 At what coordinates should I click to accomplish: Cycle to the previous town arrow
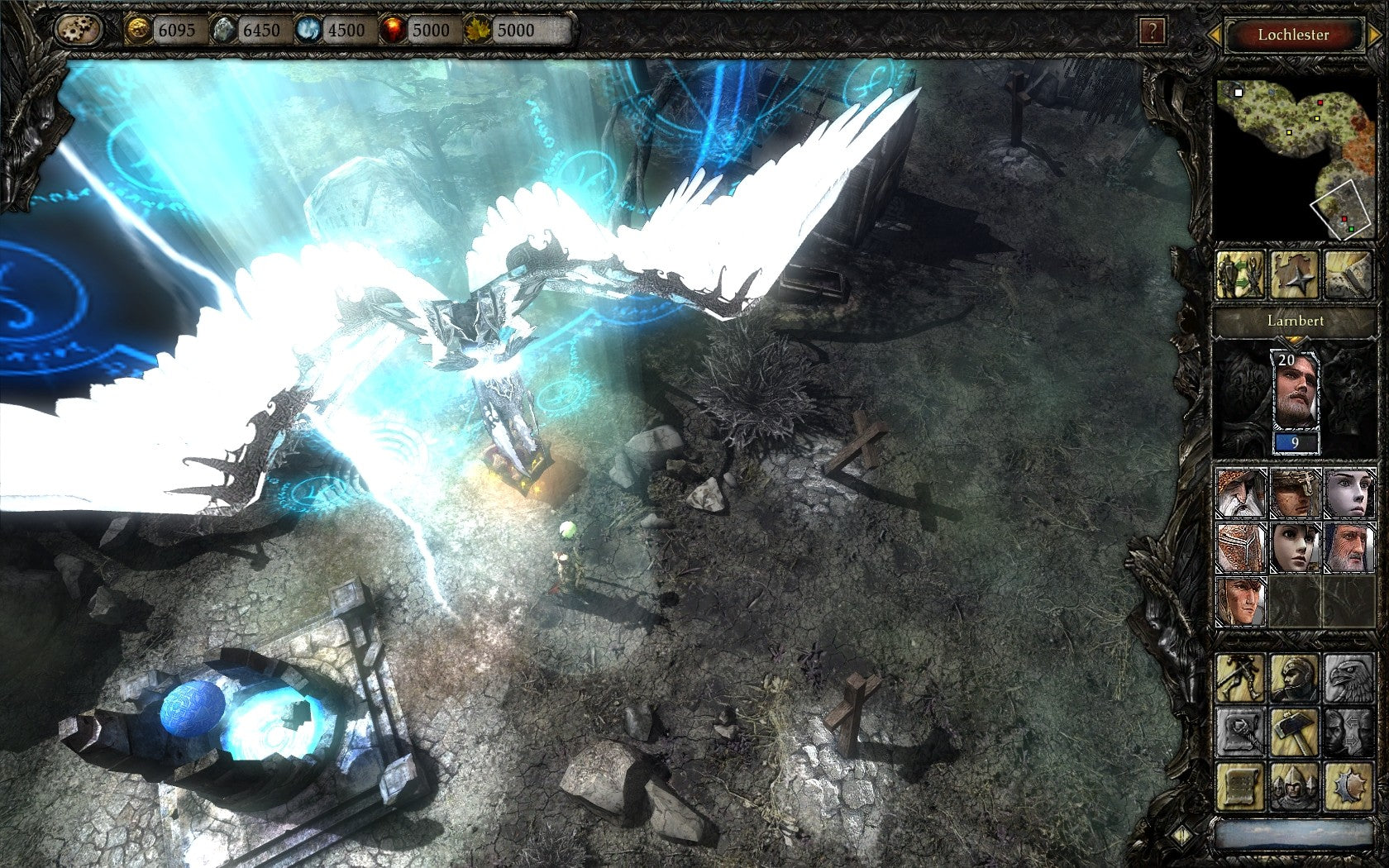[x=1215, y=35]
